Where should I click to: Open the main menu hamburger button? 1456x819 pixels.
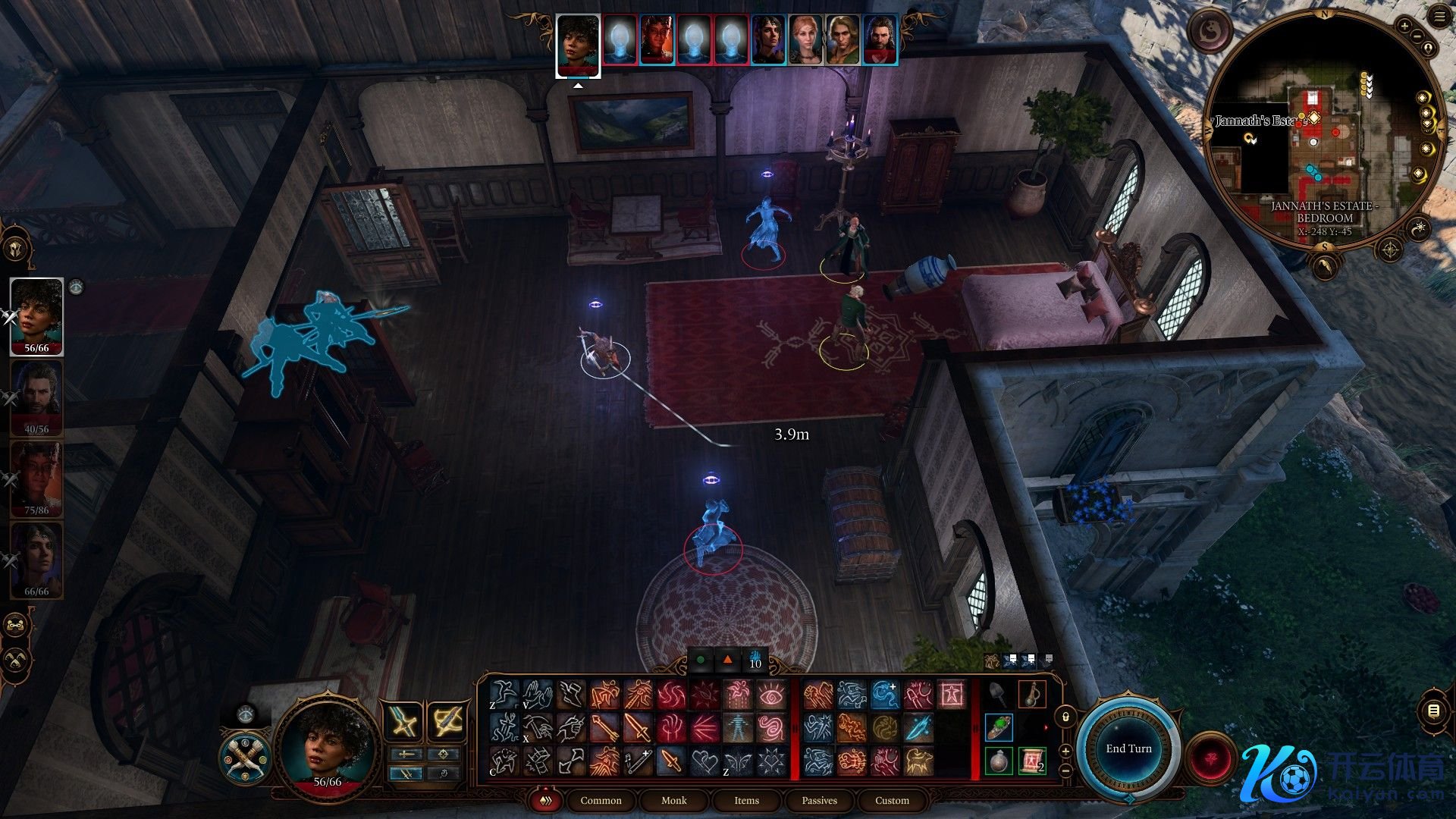tap(1440, 17)
